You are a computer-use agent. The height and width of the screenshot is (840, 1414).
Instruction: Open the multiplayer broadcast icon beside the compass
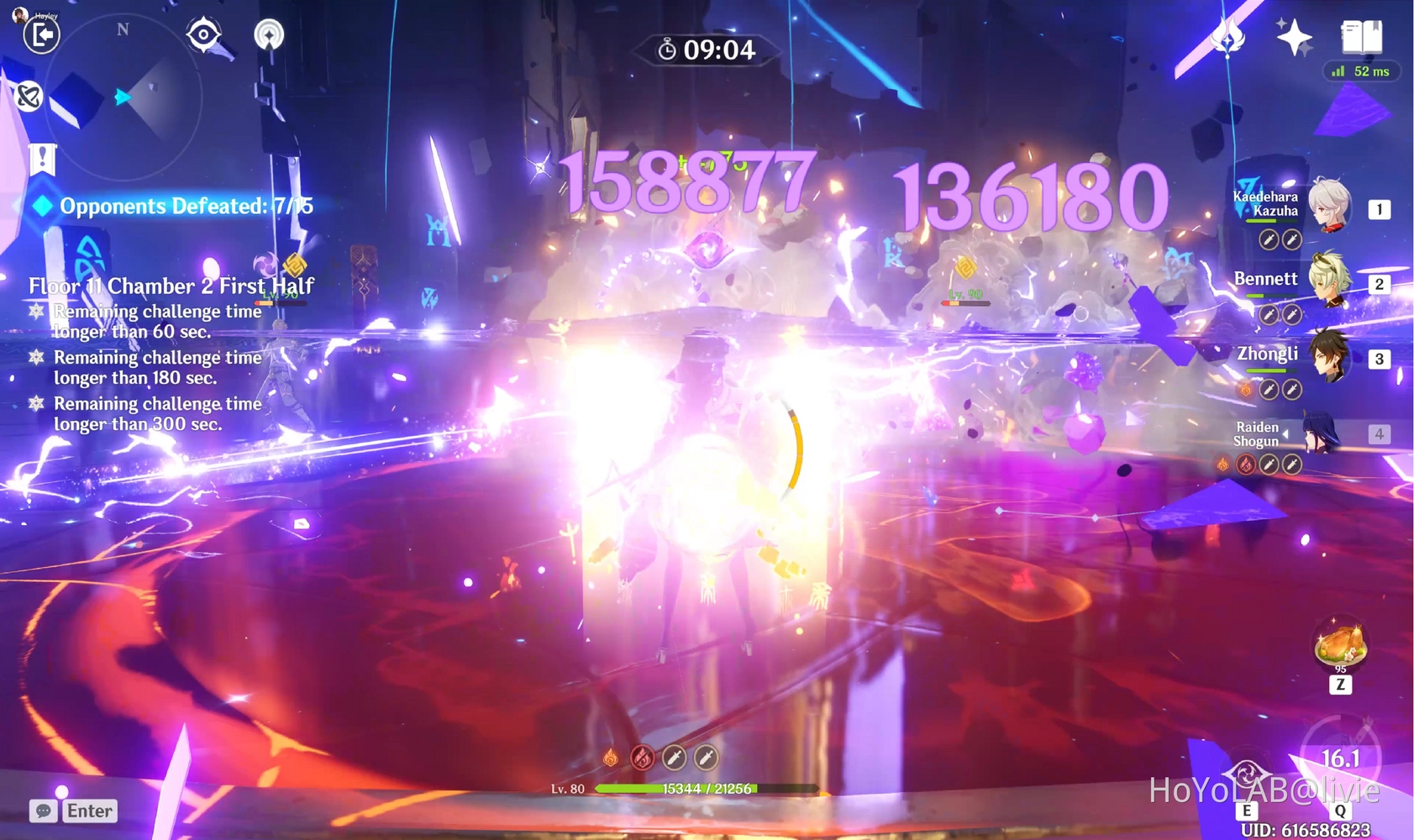click(x=269, y=35)
